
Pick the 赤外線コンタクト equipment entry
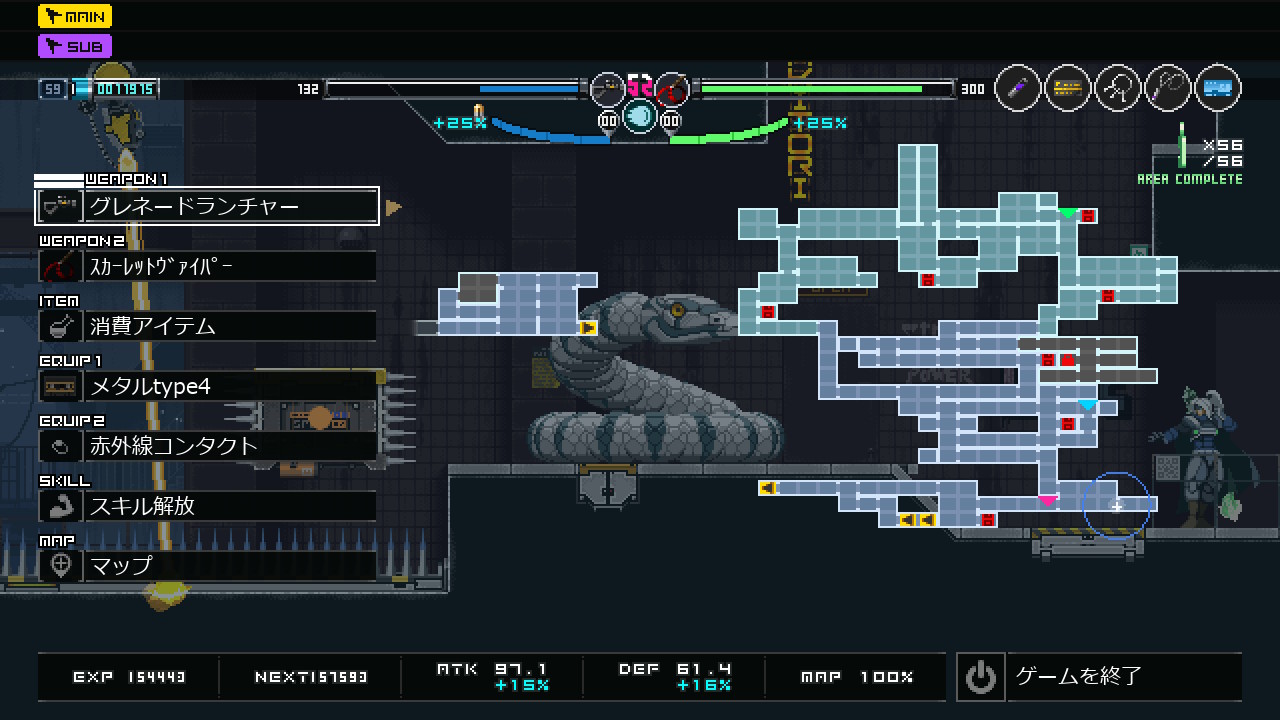pos(207,446)
